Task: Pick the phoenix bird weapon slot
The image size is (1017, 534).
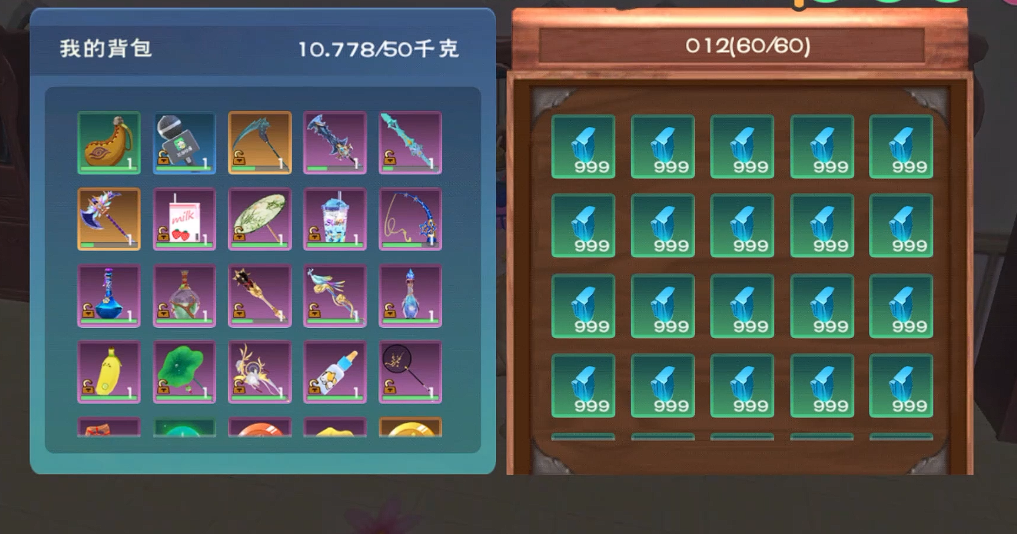Action: [335, 296]
